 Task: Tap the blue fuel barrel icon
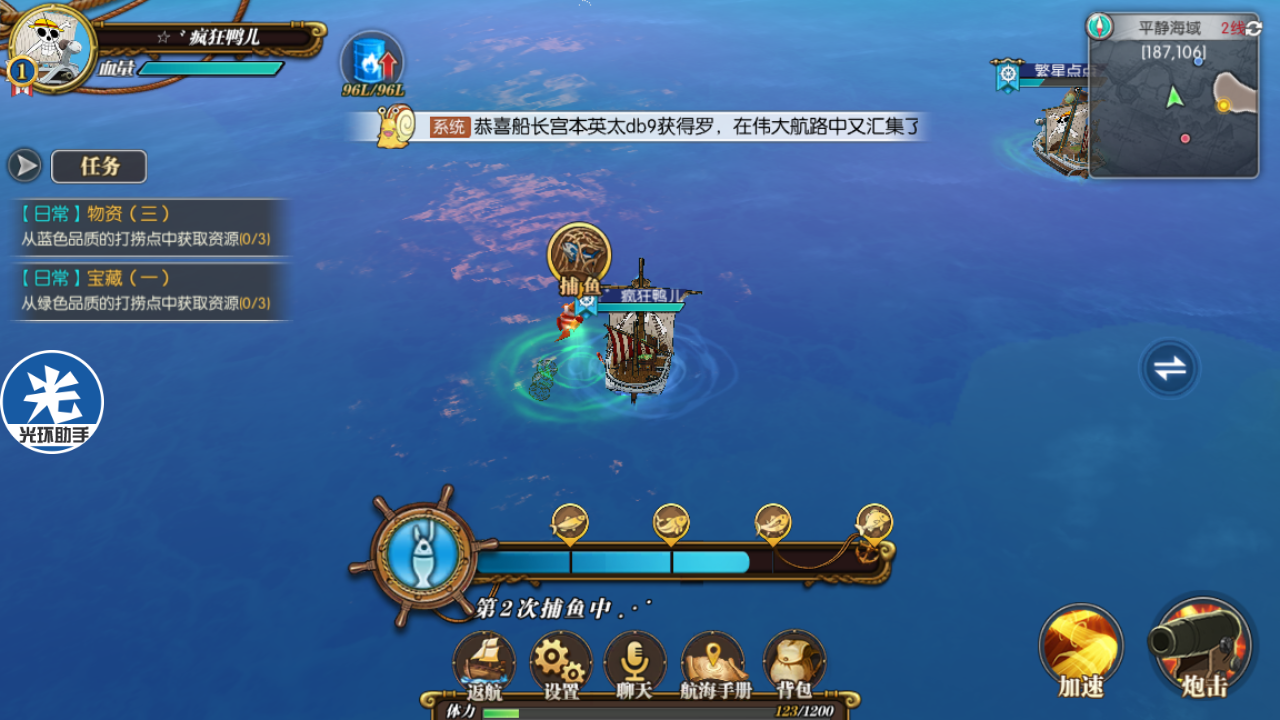[x=372, y=60]
